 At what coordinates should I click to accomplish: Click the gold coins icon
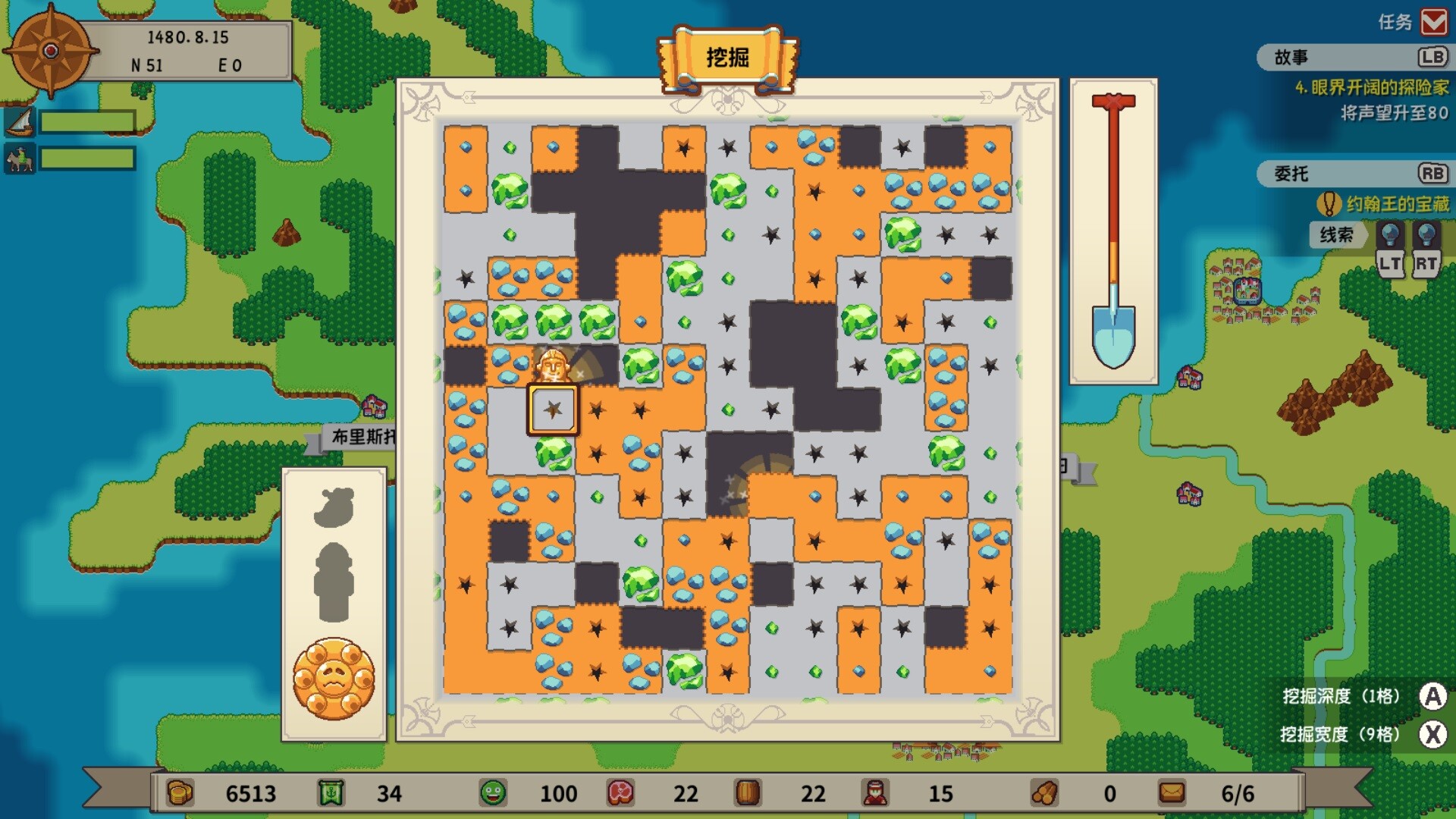pos(180,793)
